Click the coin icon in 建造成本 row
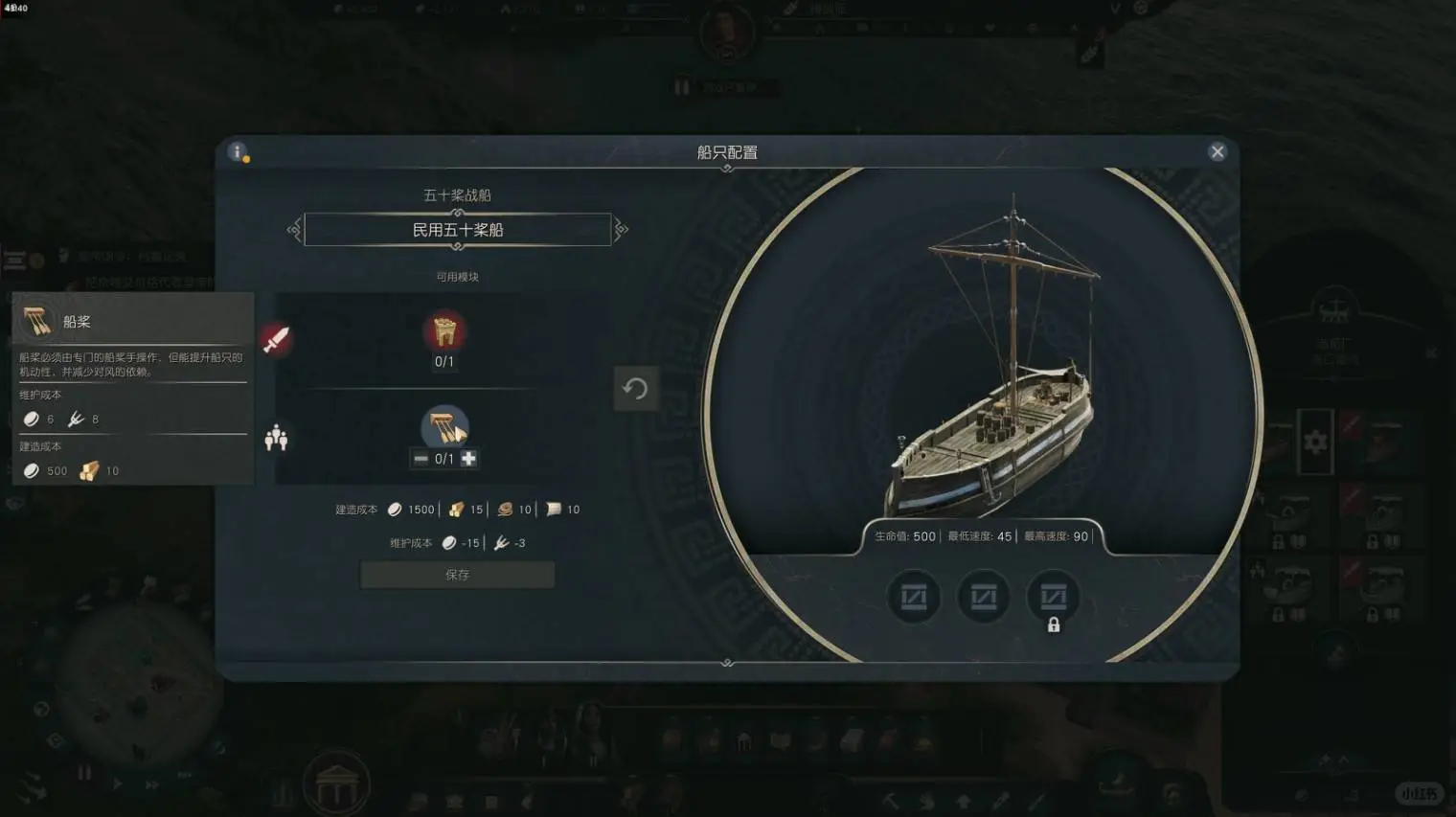The width and height of the screenshot is (1456, 817). click(x=396, y=509)
